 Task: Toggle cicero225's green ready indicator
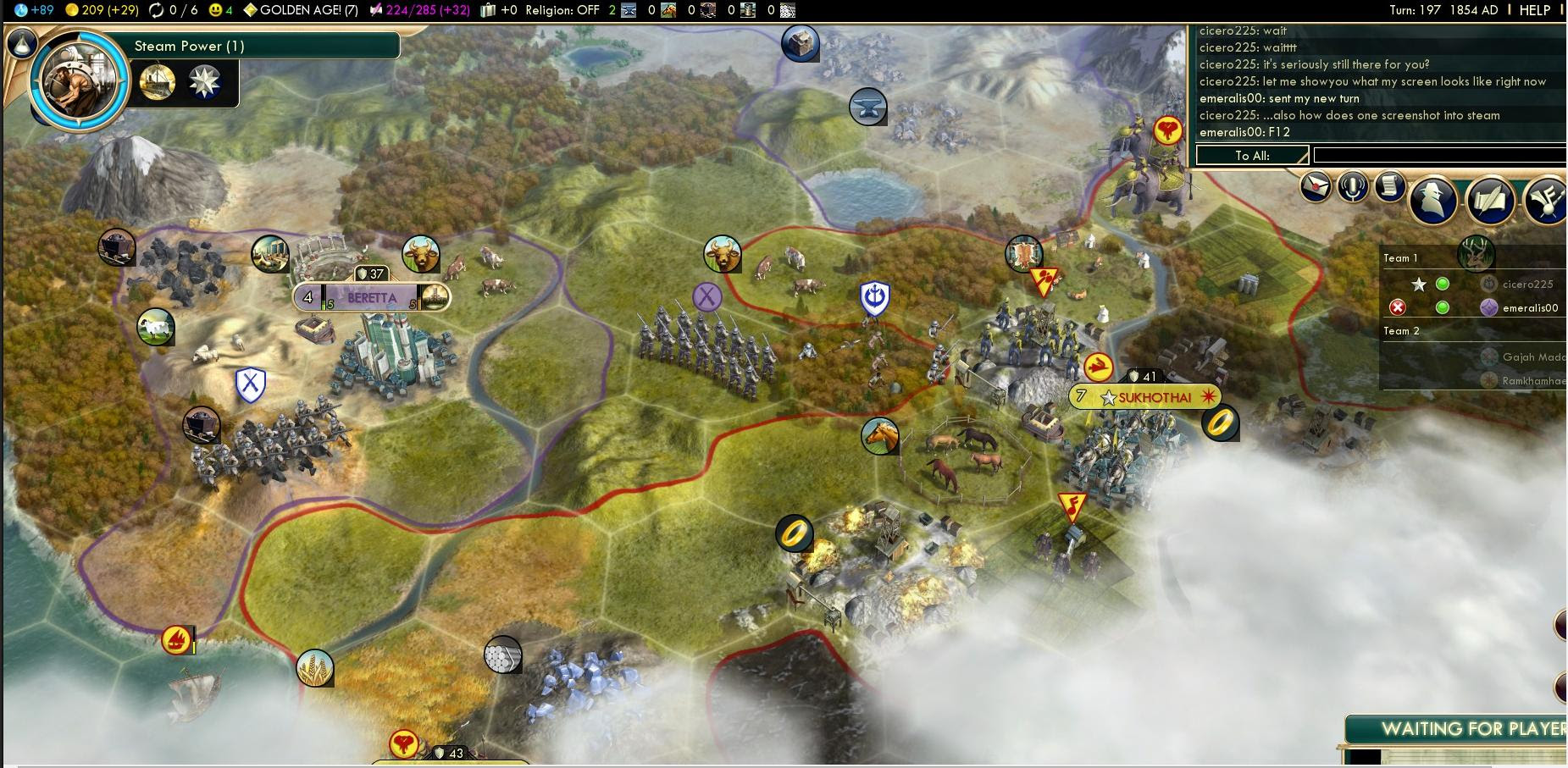coord(1443,284)
